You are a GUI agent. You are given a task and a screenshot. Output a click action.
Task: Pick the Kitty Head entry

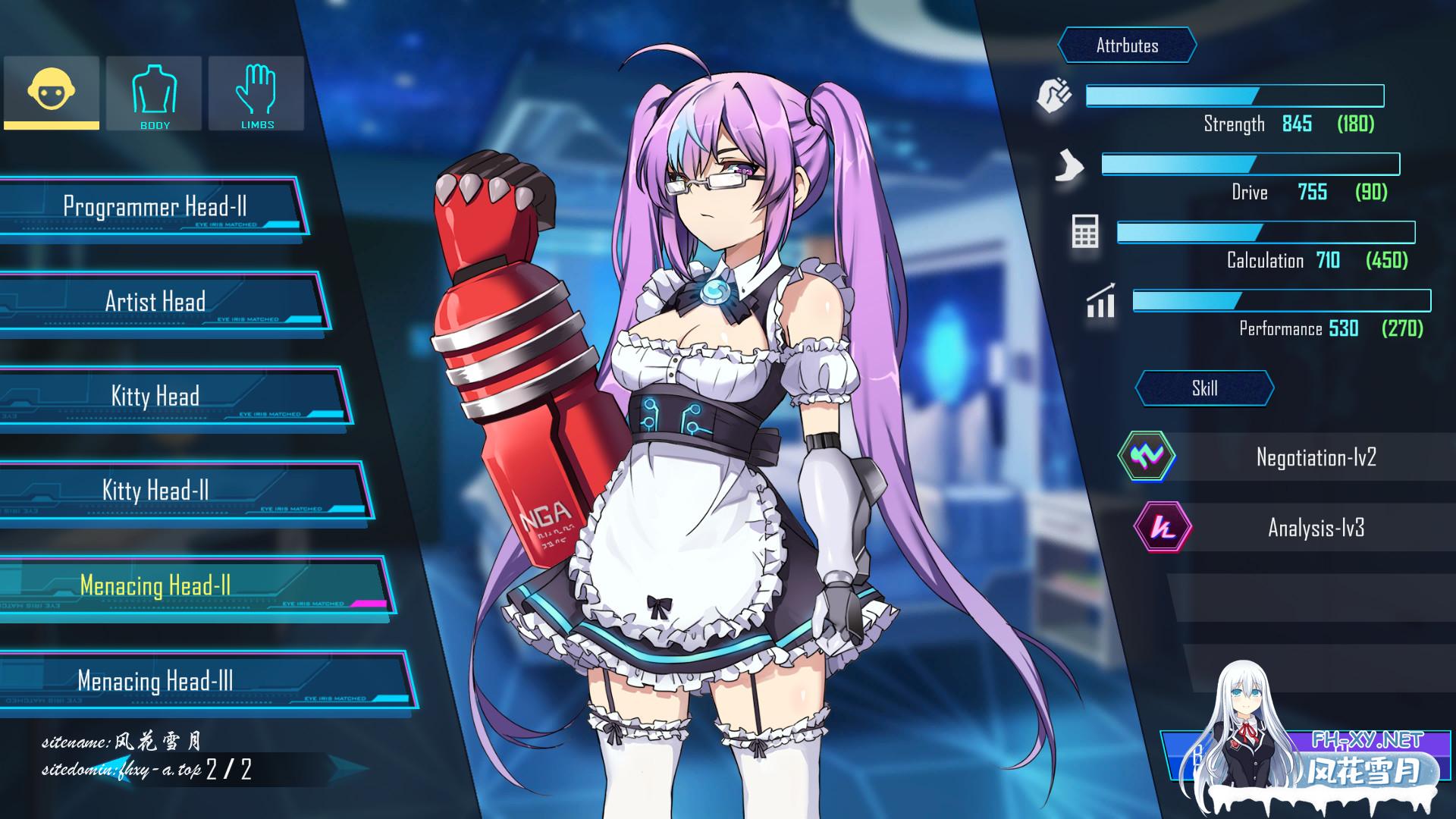pyautogui.click(x=155, y=397)
